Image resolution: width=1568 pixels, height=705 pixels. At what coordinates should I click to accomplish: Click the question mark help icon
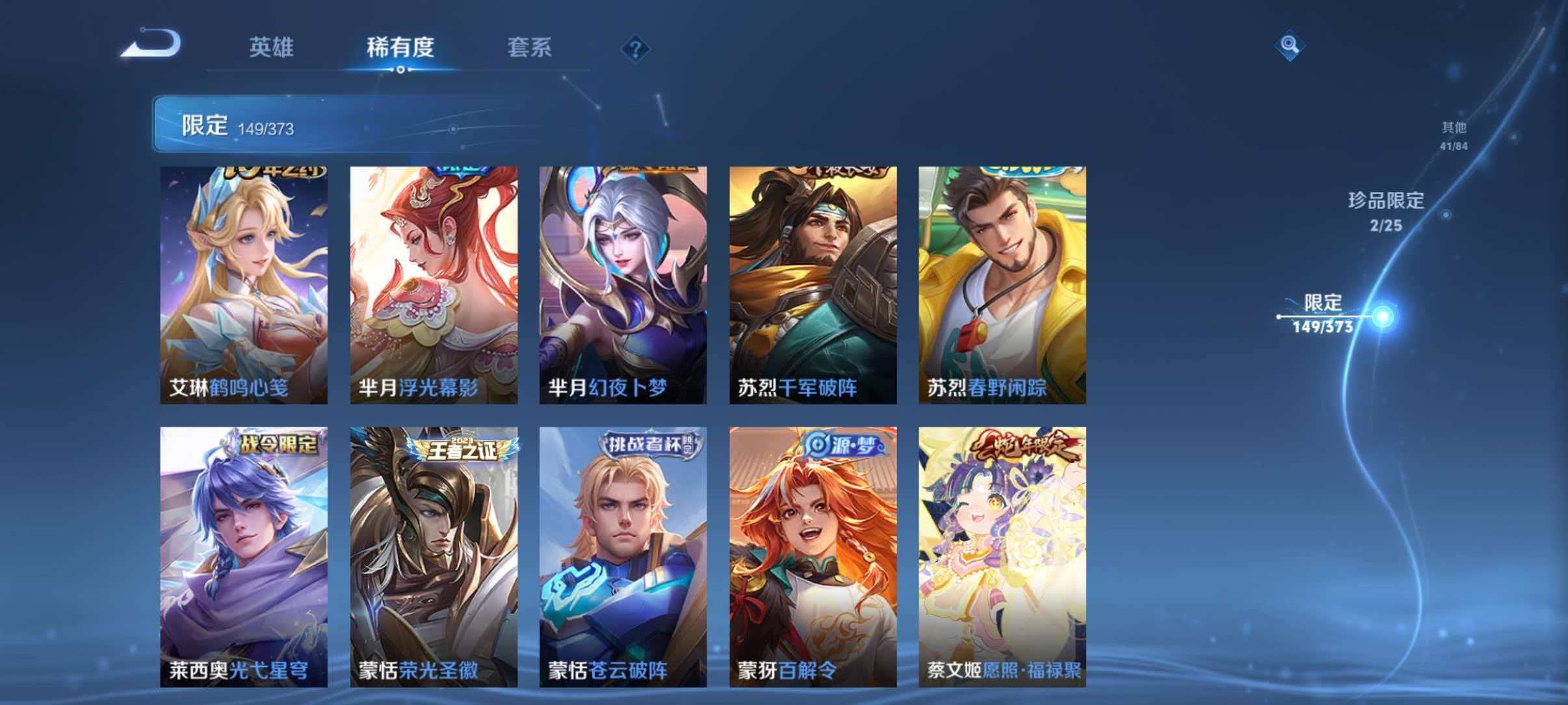coord(636,48)
